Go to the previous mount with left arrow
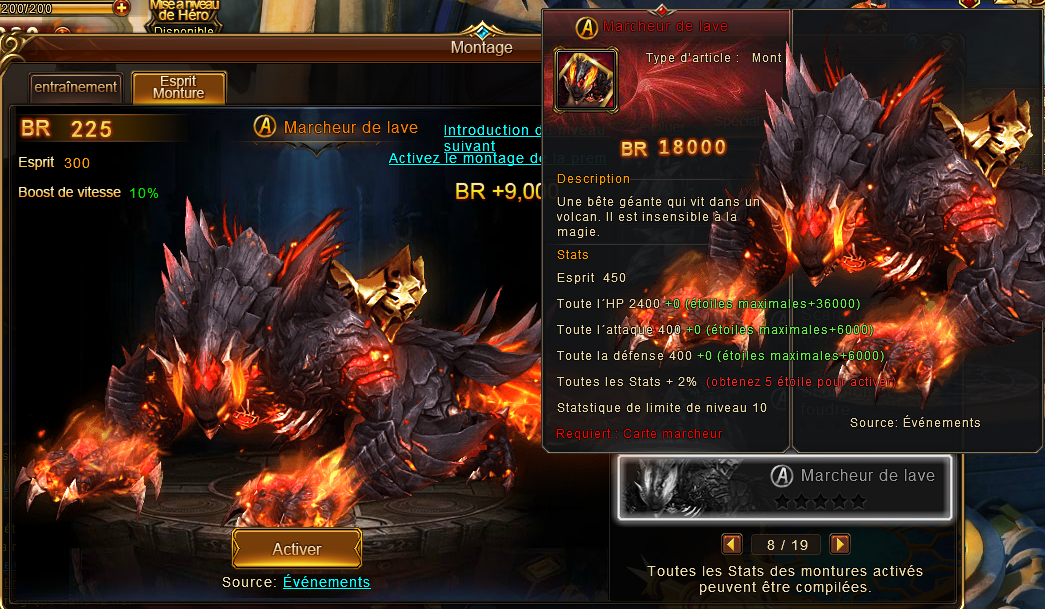1045x609 pixels. point(732,544)
